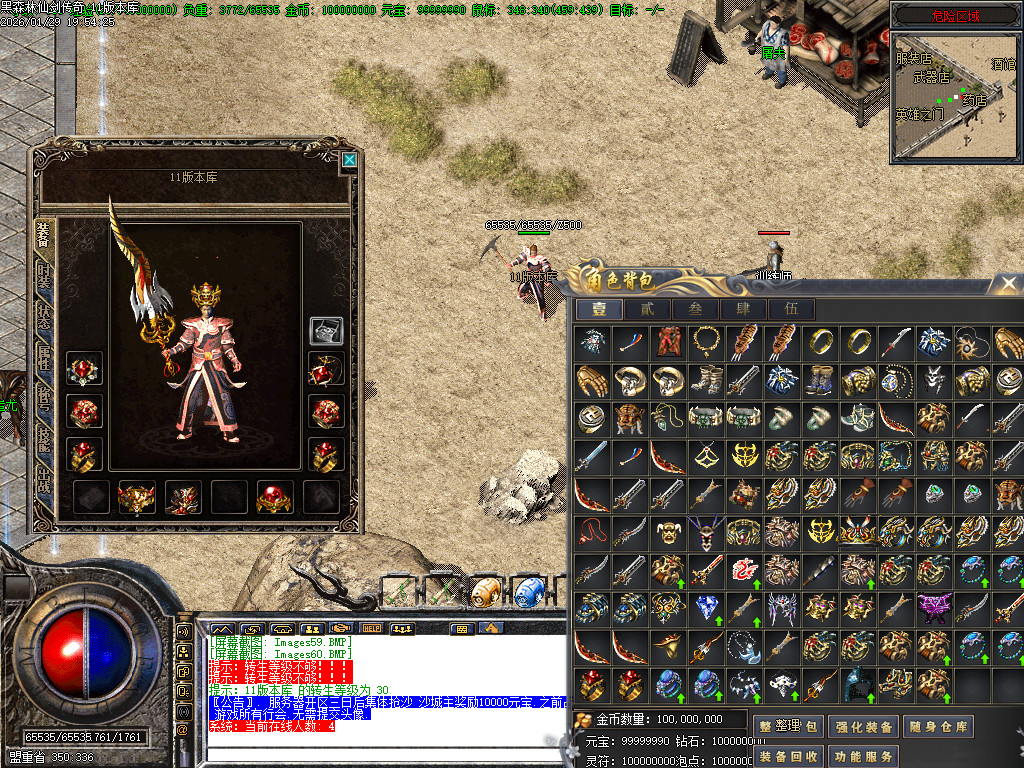Screen dimensions: 1024x768
Task: Close the 角色背包 bag window
Action: click(x=1008, y=284)
